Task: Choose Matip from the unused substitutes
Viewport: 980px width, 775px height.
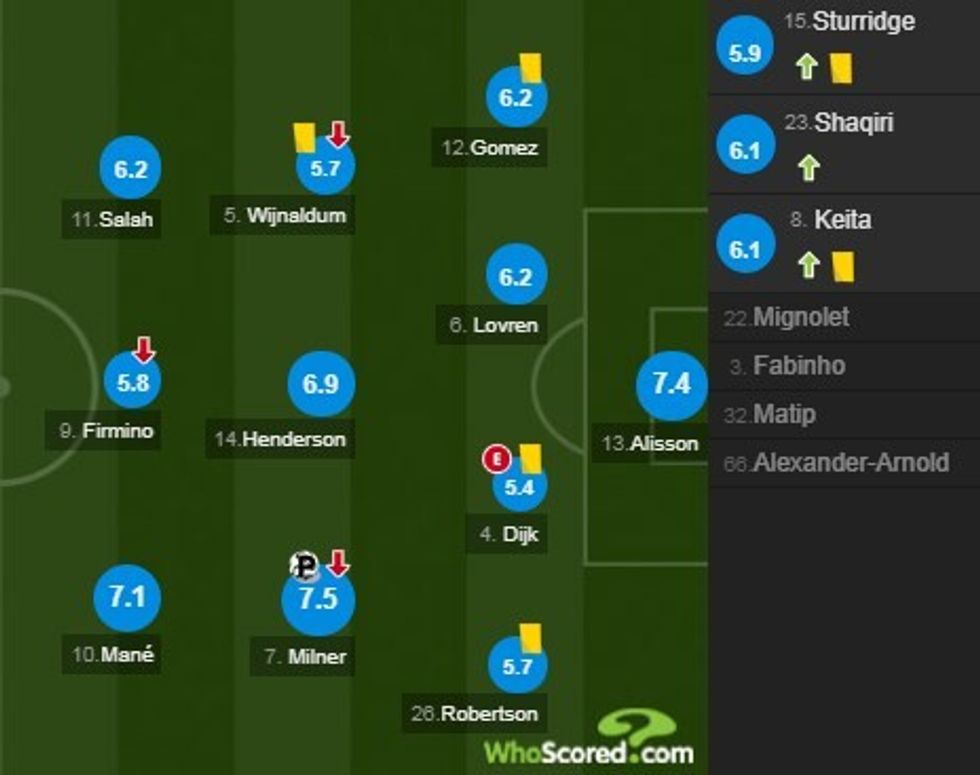Action: pos(844,414)
